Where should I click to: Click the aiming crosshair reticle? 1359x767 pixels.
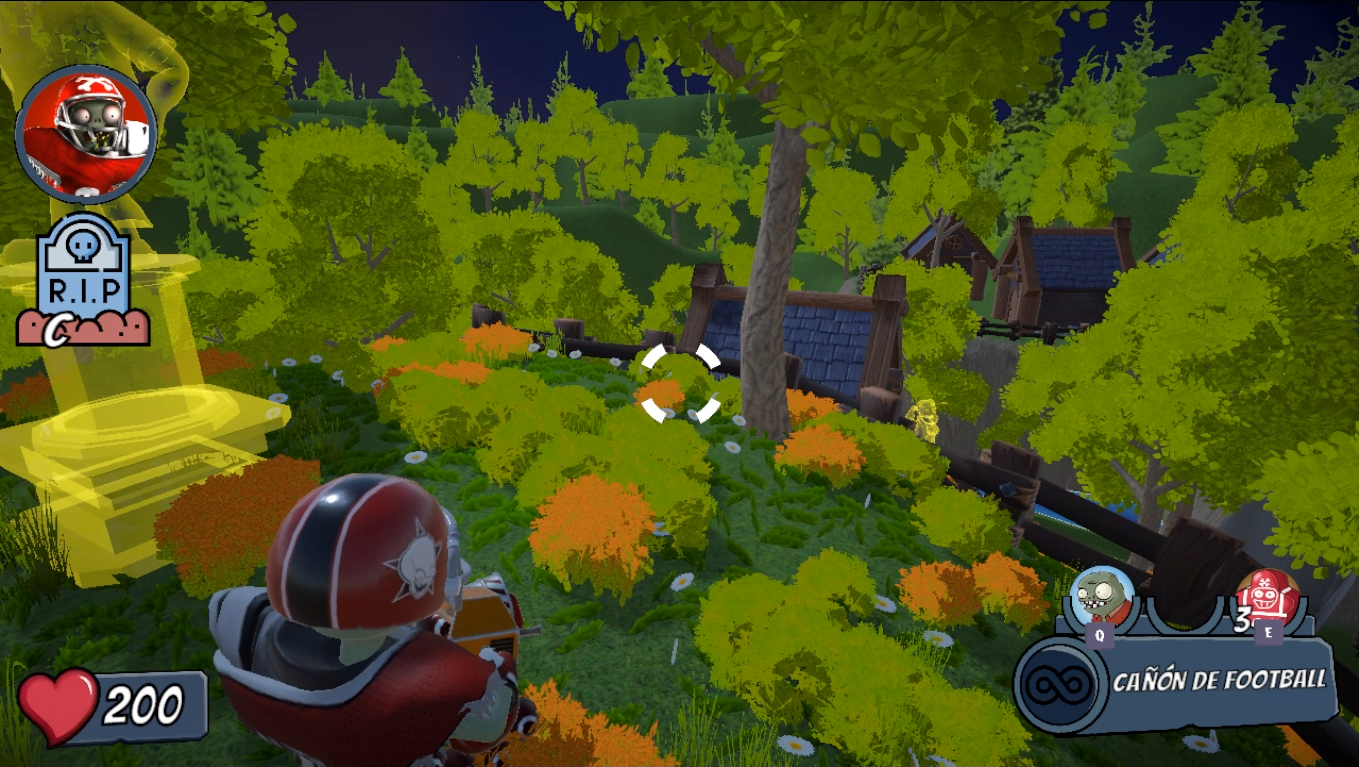tap(681, 383)
